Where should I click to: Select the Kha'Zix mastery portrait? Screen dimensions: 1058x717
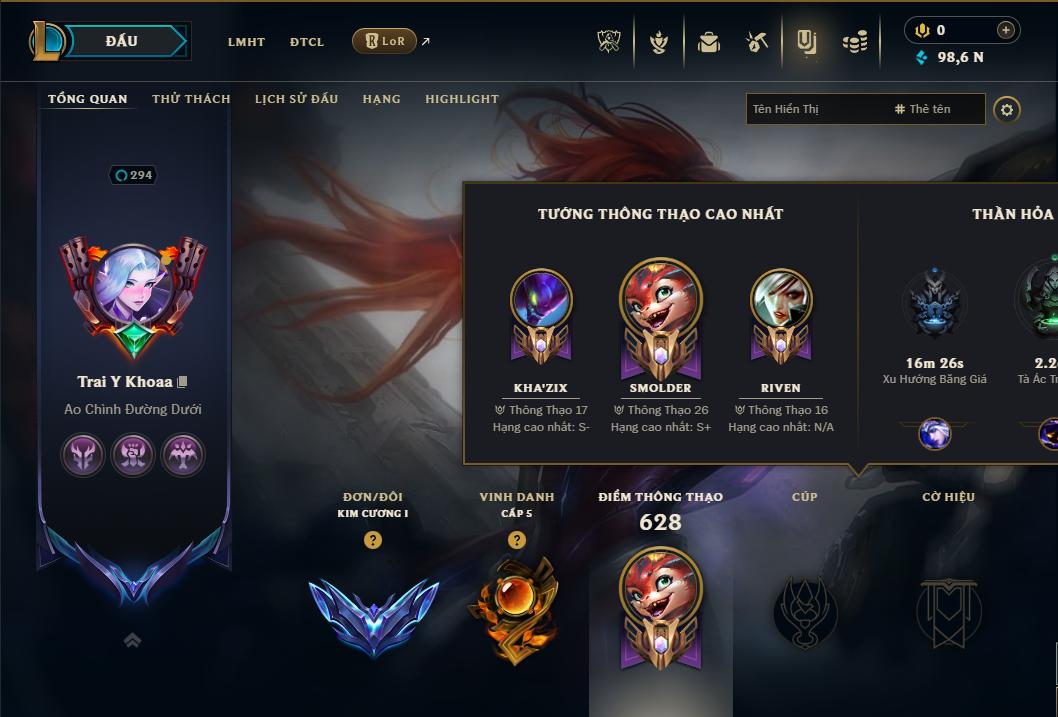[x=541, y=300]
